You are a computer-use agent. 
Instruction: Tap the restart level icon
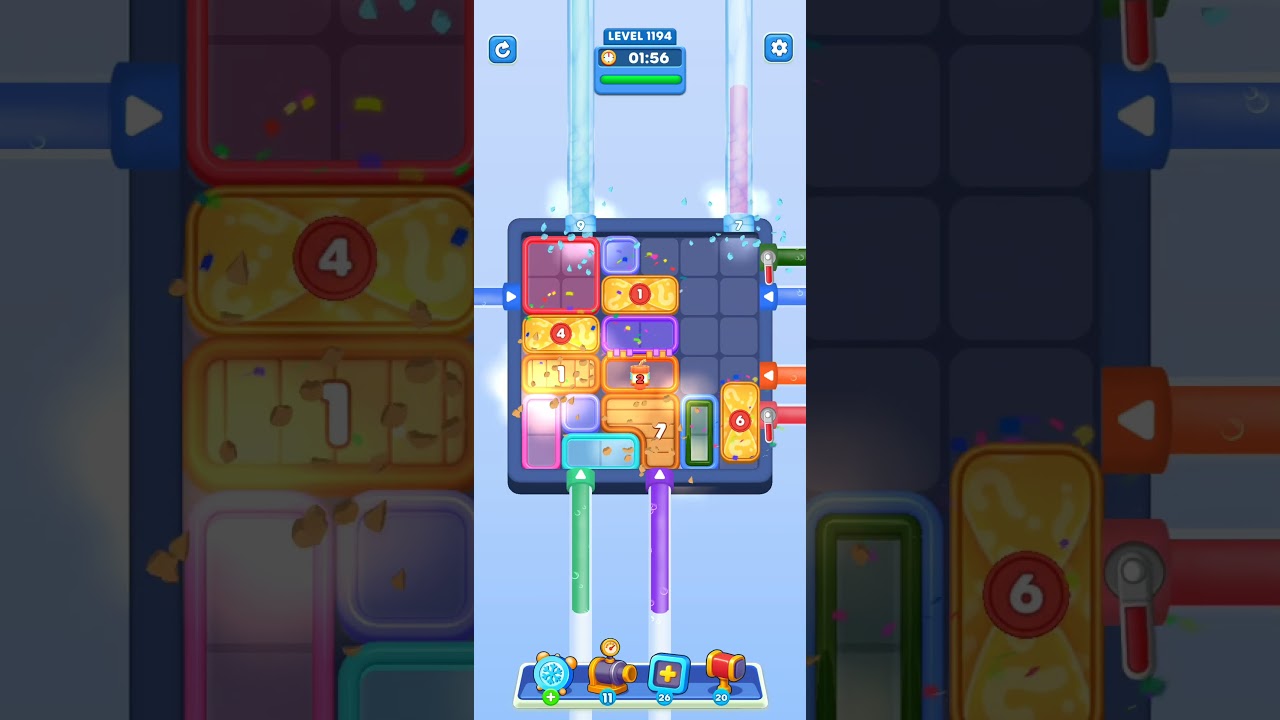pyautogui.click(x=503, y=49)
